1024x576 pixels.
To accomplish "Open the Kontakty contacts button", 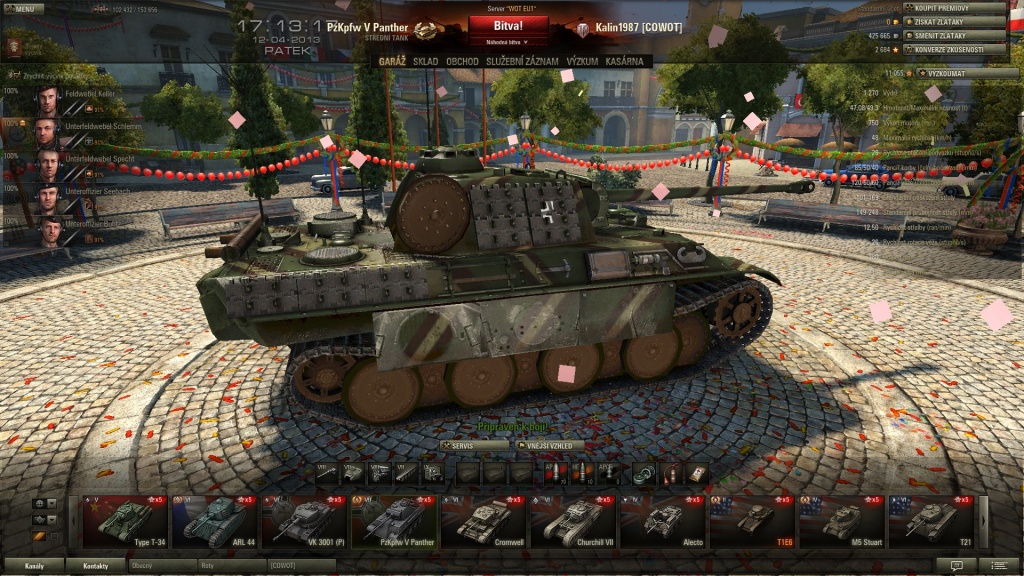I will tap(96, 566).
